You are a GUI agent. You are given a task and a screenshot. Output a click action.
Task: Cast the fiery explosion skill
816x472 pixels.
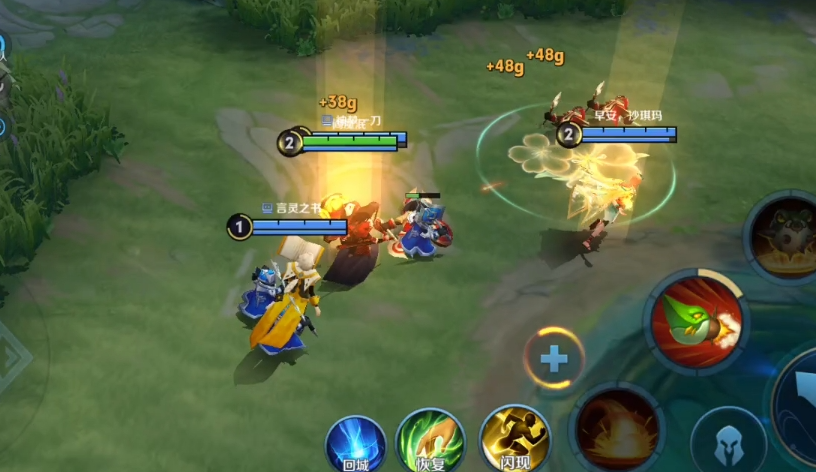coord(617,427)
